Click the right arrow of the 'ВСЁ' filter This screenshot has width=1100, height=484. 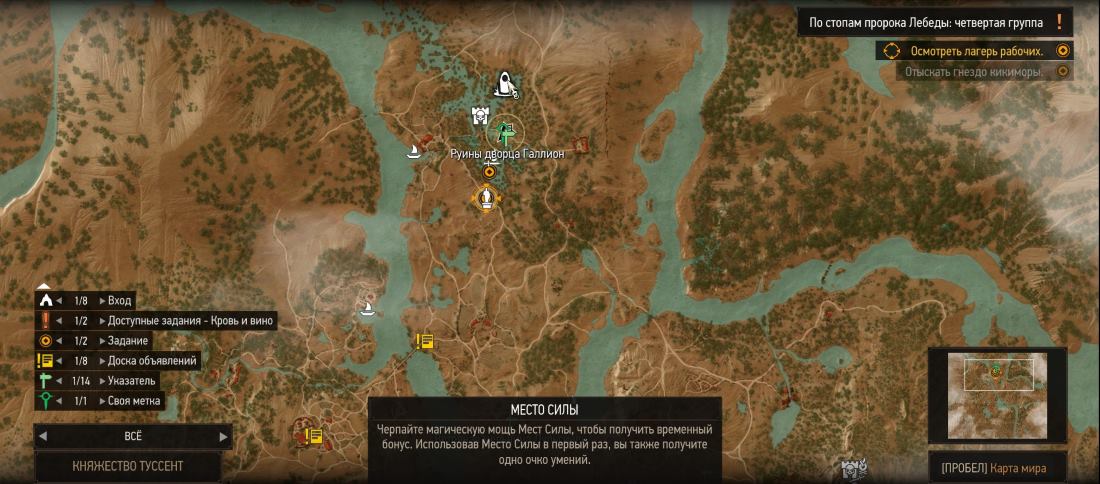[223, 436]
